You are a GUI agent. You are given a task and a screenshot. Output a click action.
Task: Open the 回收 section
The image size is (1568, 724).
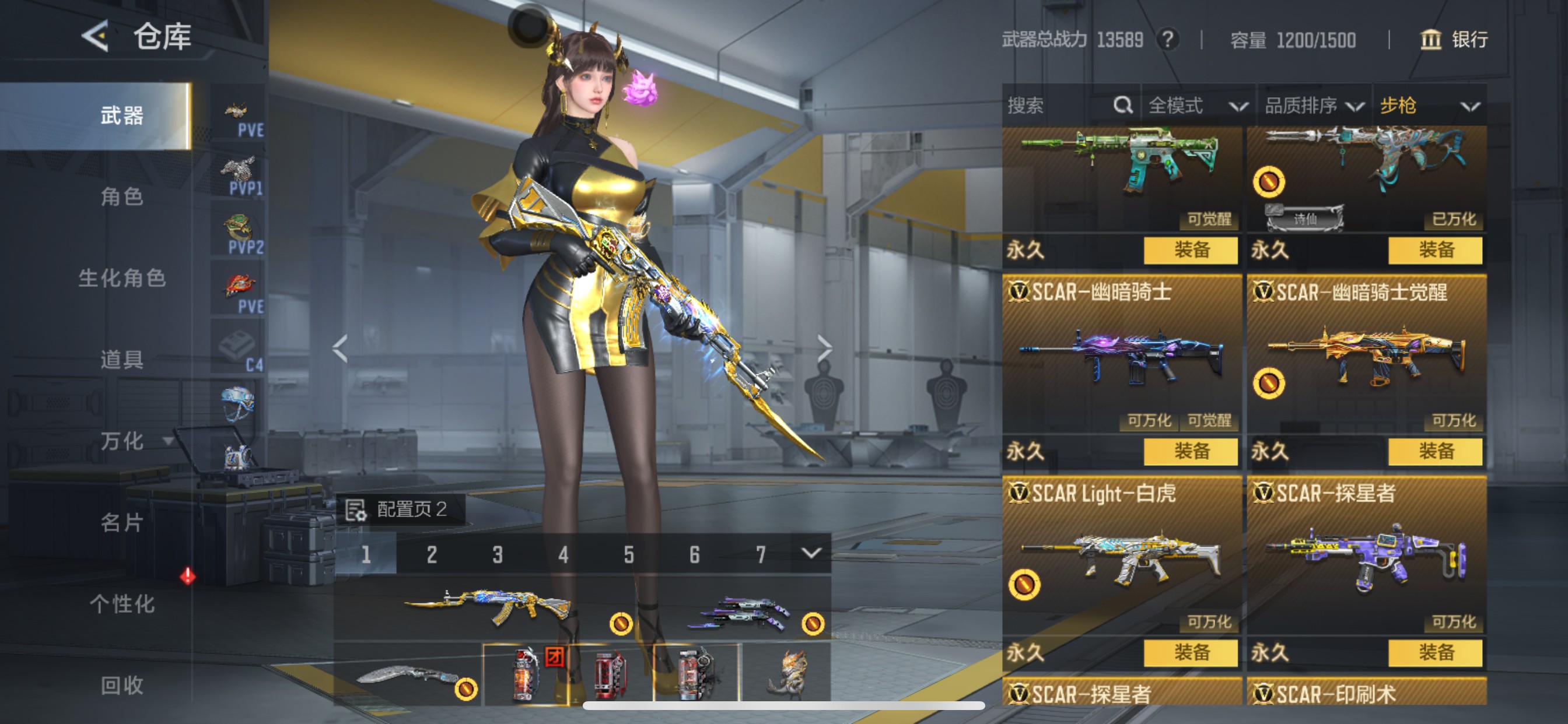pos(122,686)
